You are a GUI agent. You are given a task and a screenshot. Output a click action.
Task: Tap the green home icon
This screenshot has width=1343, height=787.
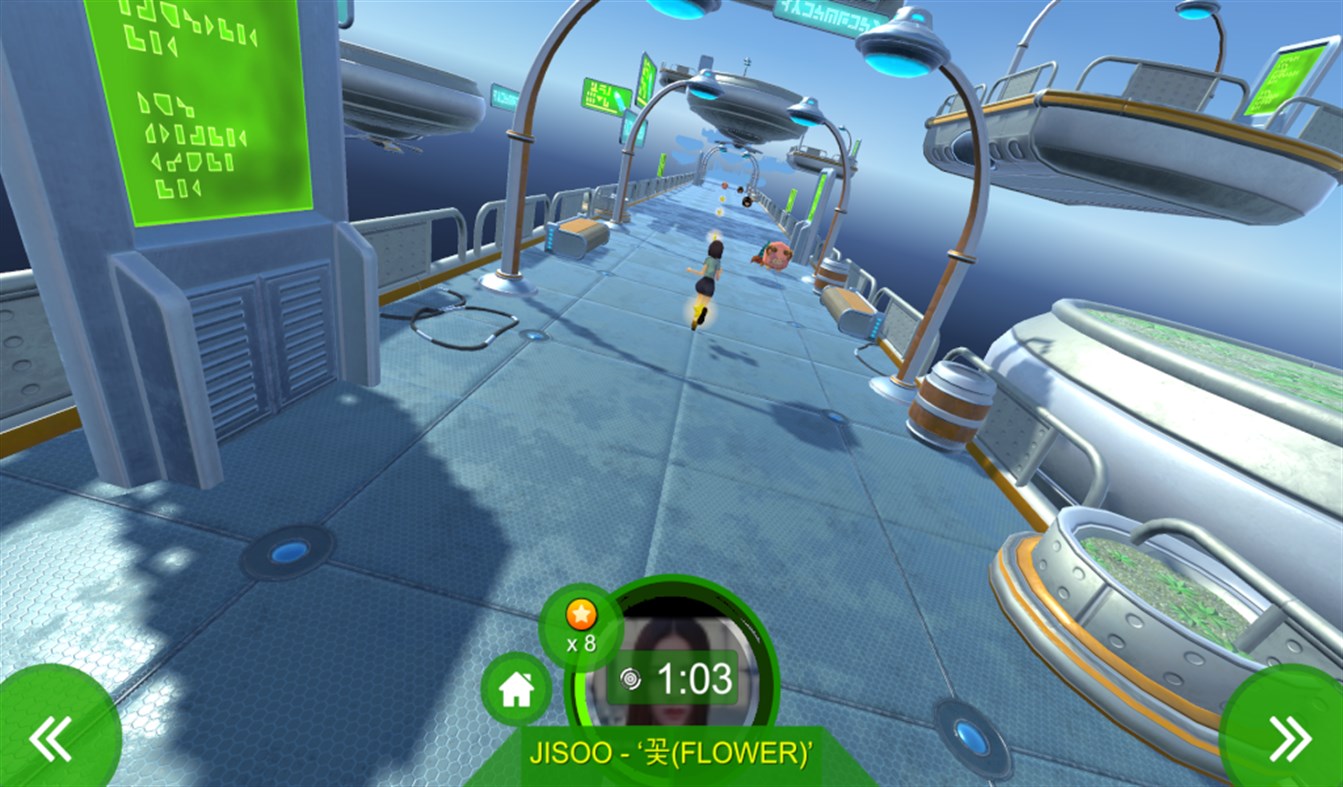pos(516,689)
